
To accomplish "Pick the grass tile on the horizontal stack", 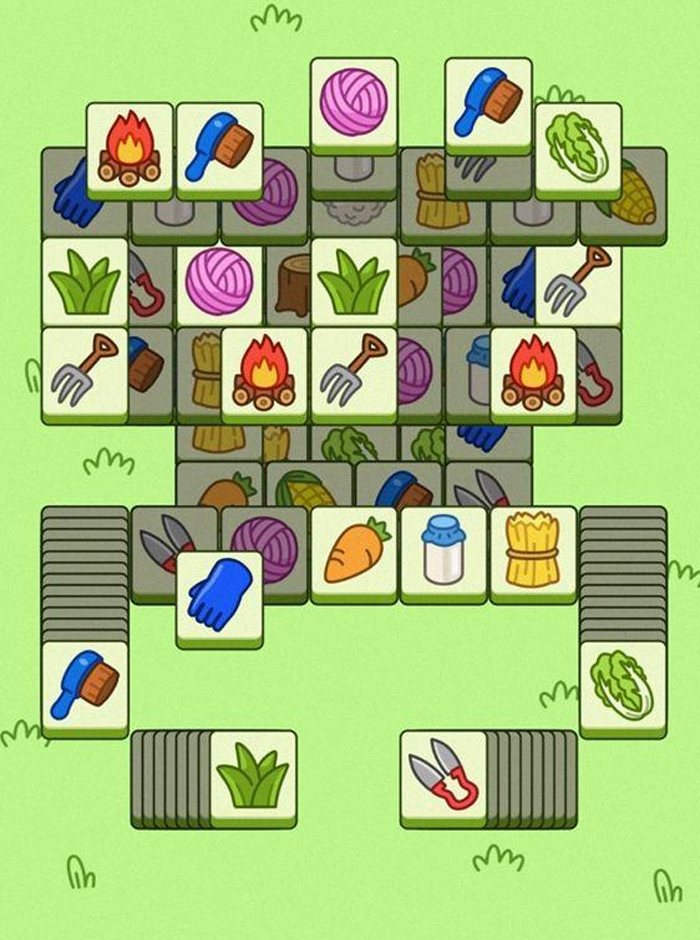I will coord(253,776).
